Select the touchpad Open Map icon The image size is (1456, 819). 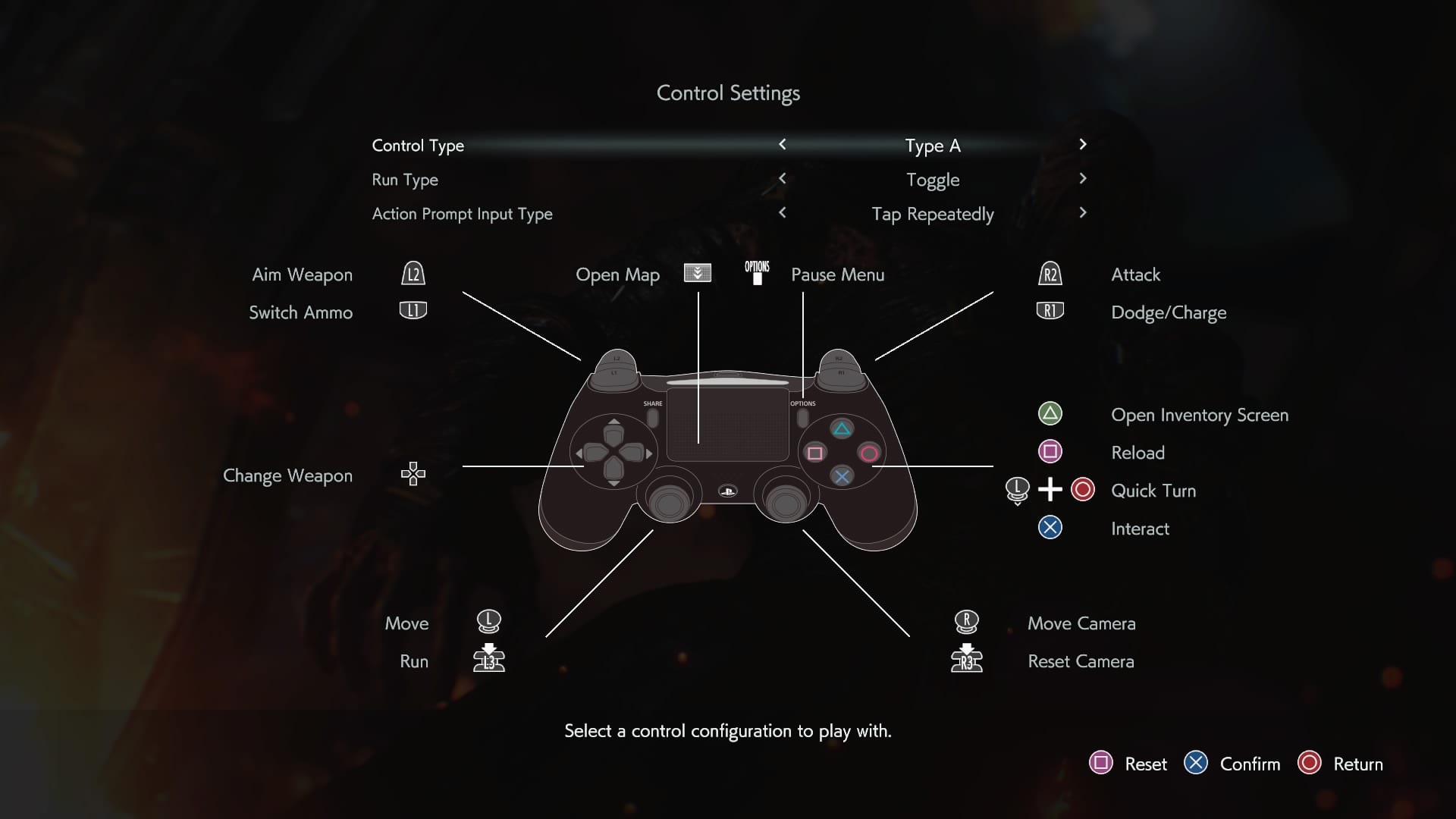(x=697, y=274)
